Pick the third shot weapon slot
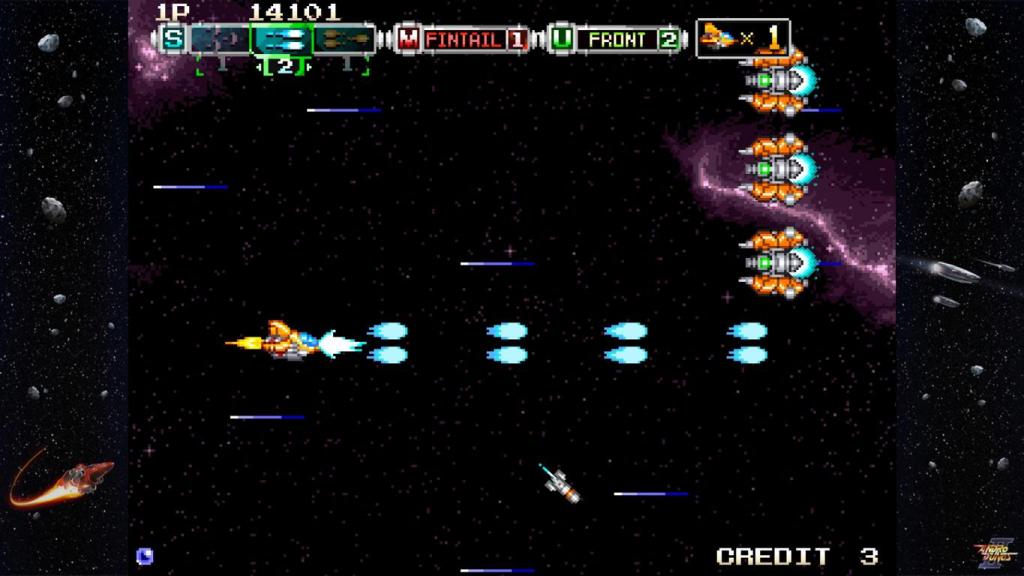This screenshot has width=1024, height=576. 344,40
